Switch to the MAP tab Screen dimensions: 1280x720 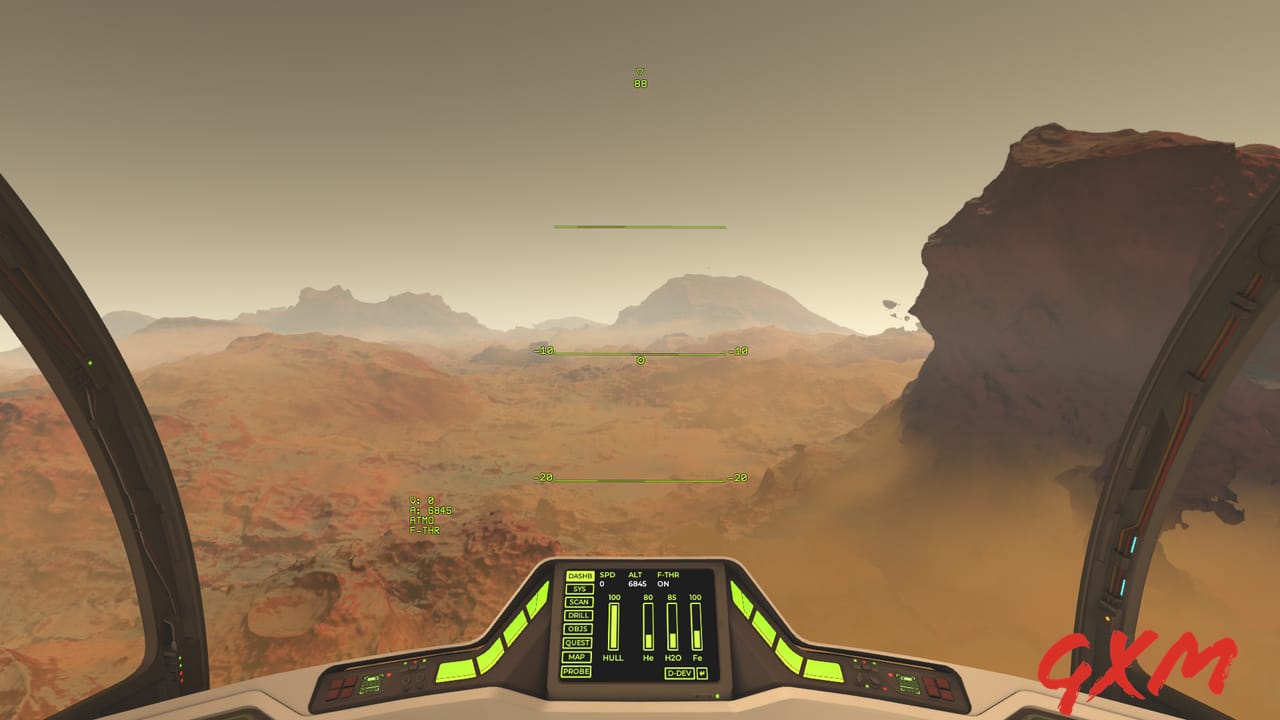pos(576,657)
